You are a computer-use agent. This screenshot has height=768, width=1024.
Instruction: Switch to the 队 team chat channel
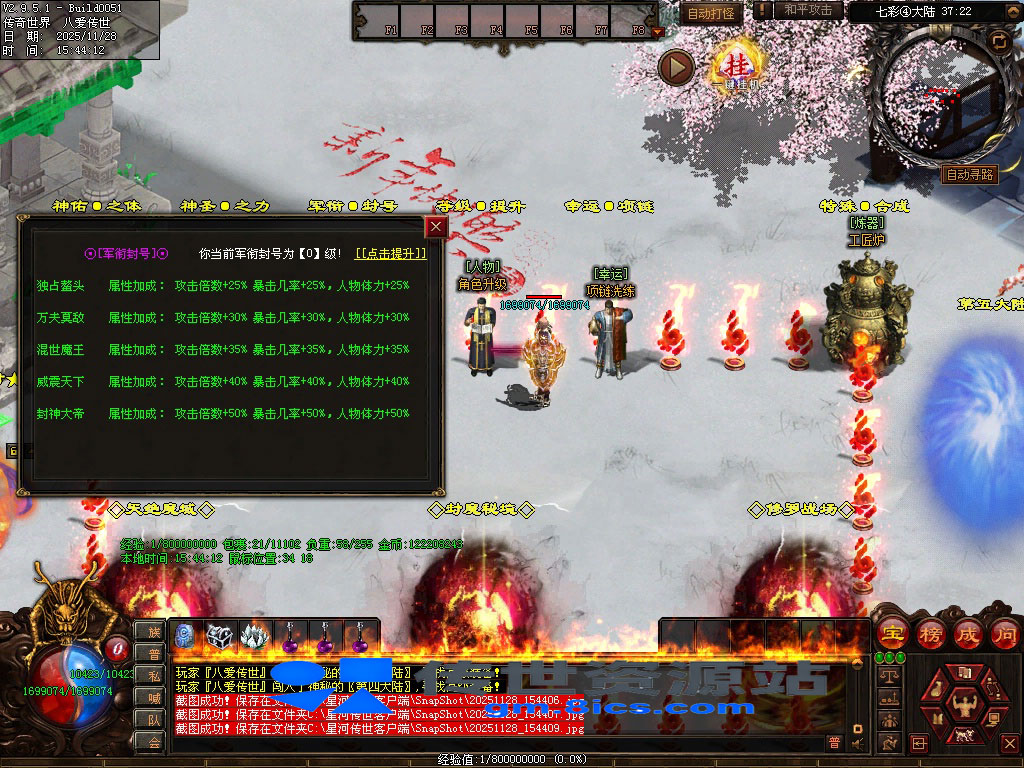click(154, 719)
